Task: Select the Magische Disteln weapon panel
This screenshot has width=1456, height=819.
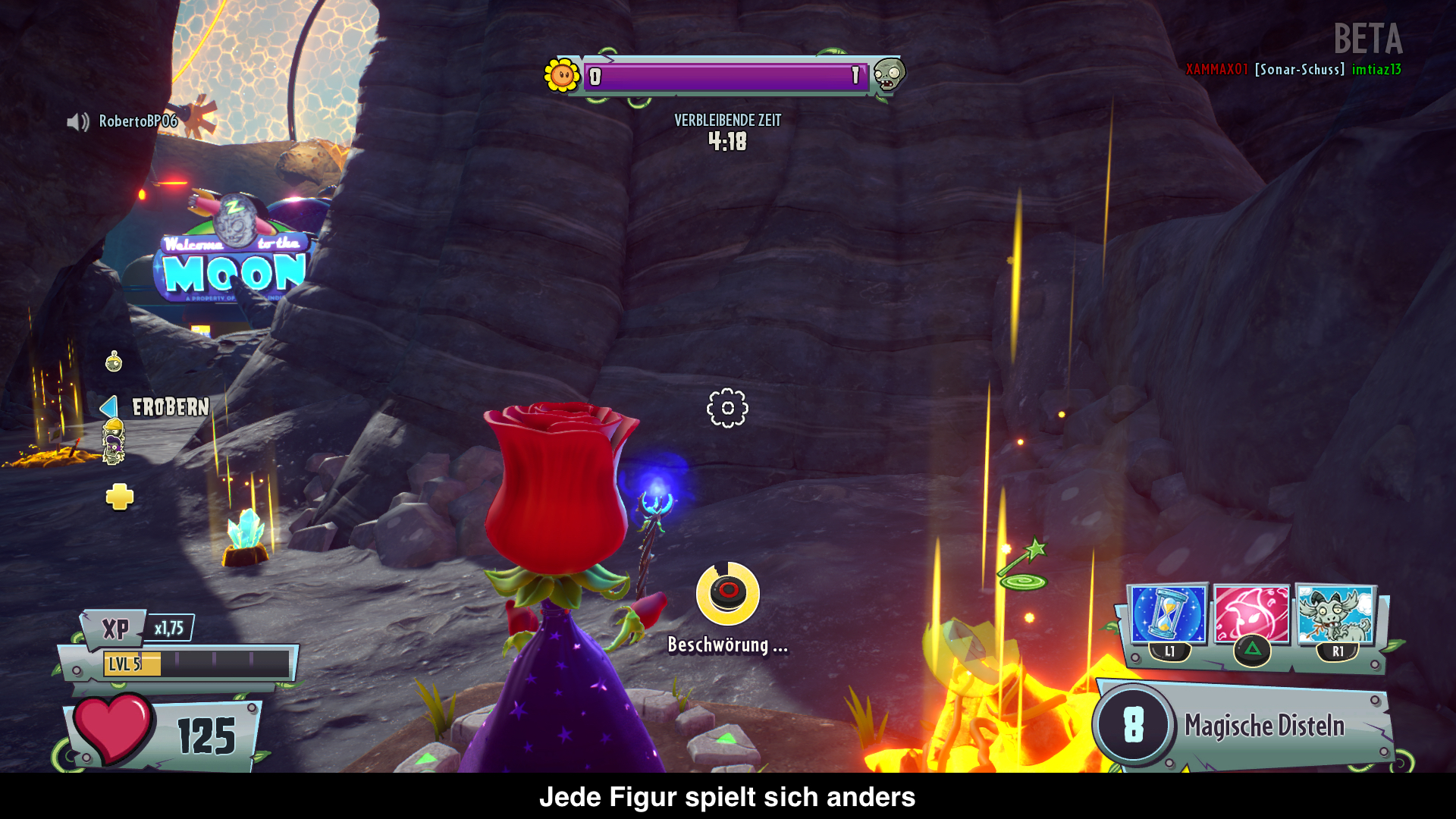Action: pyautogui.click(x=1244, y=726)
